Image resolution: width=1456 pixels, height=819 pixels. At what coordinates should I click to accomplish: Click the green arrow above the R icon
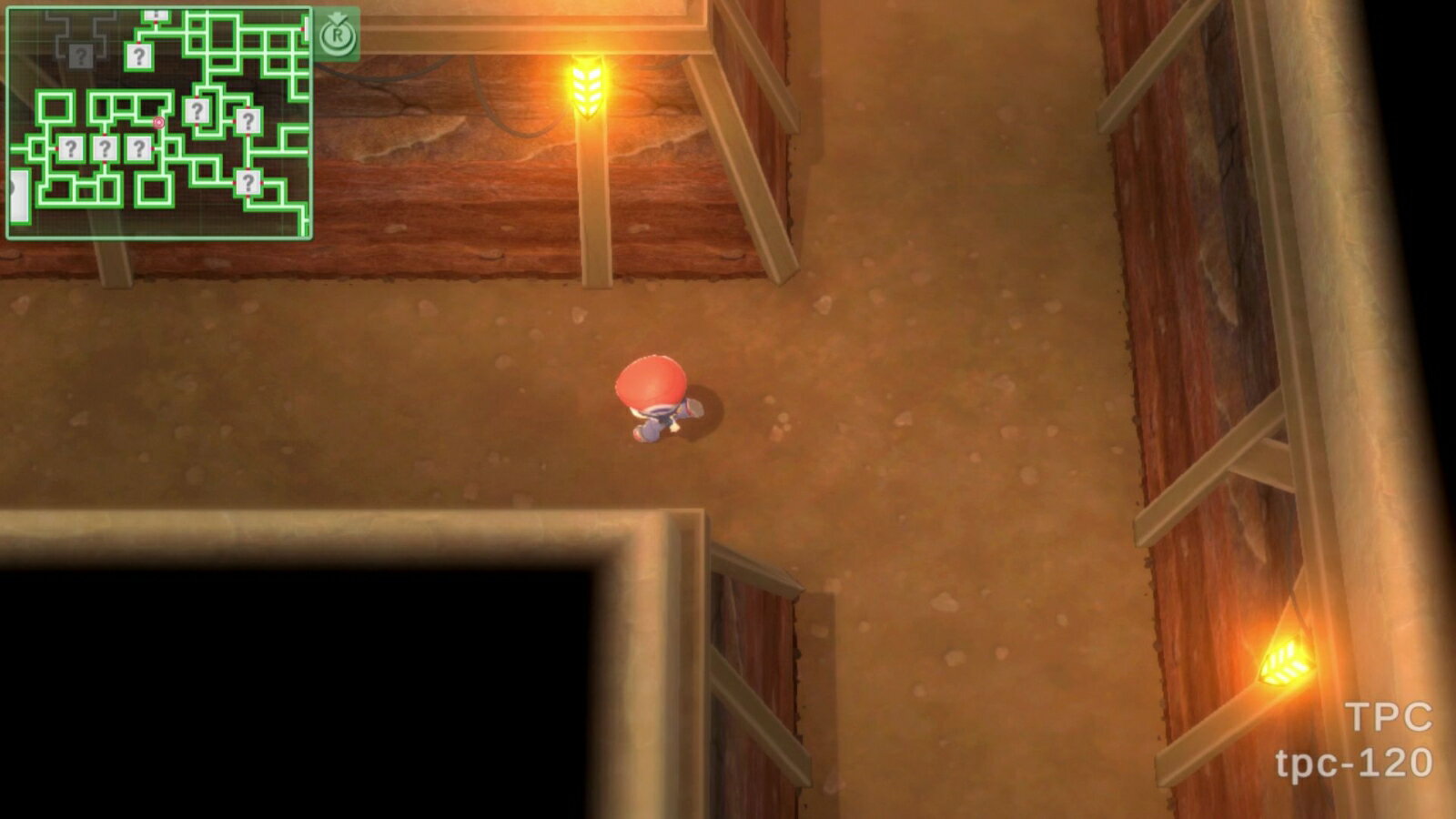pos(337,15)
